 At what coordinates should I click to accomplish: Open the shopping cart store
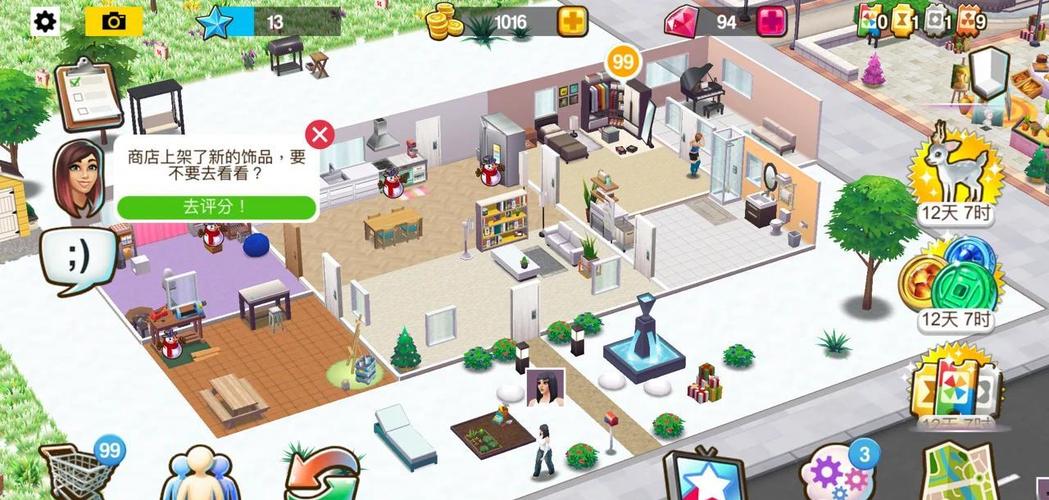[x=72, y=472]
